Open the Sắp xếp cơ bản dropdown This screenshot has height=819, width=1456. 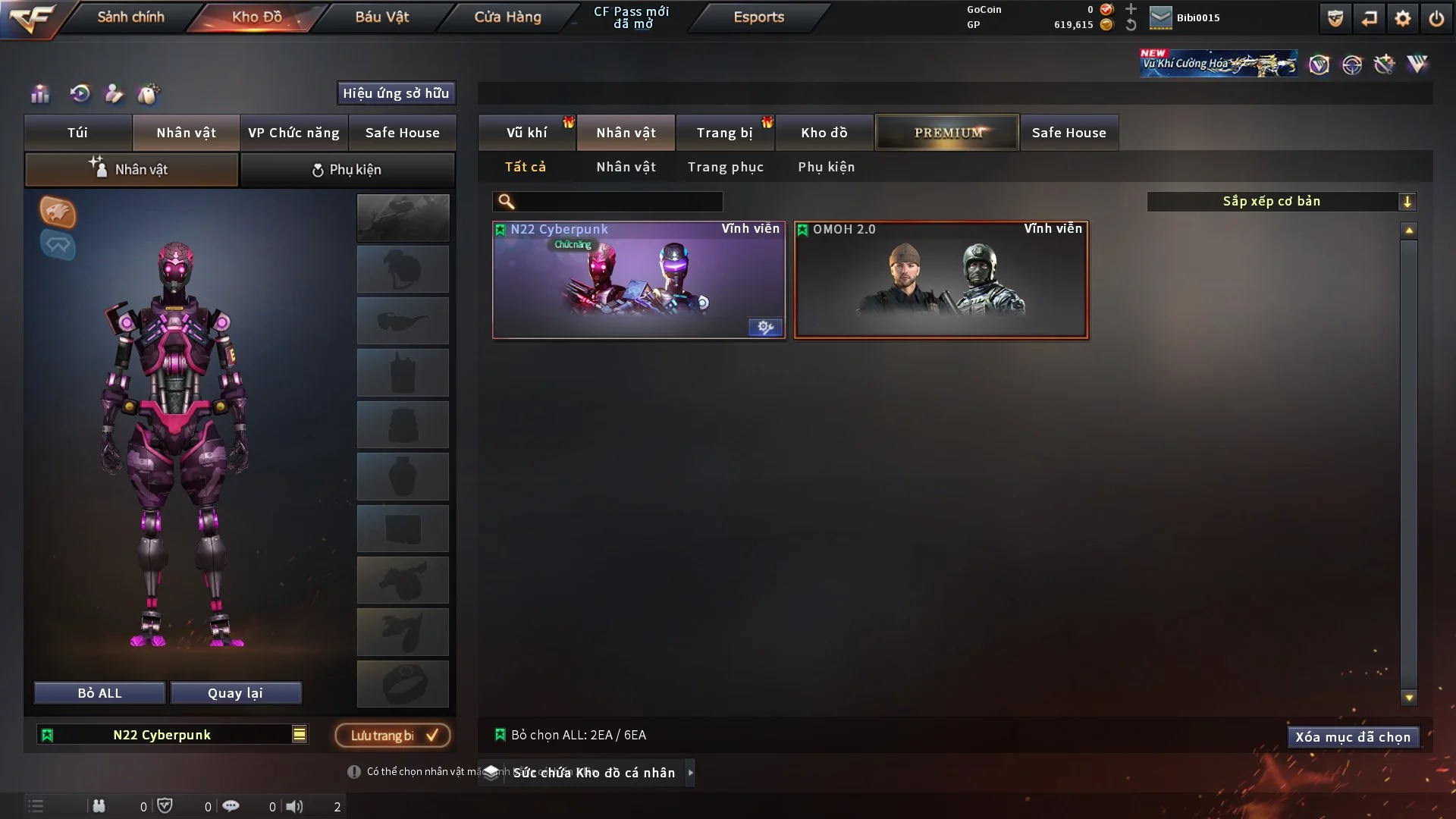pos(1281,202)
